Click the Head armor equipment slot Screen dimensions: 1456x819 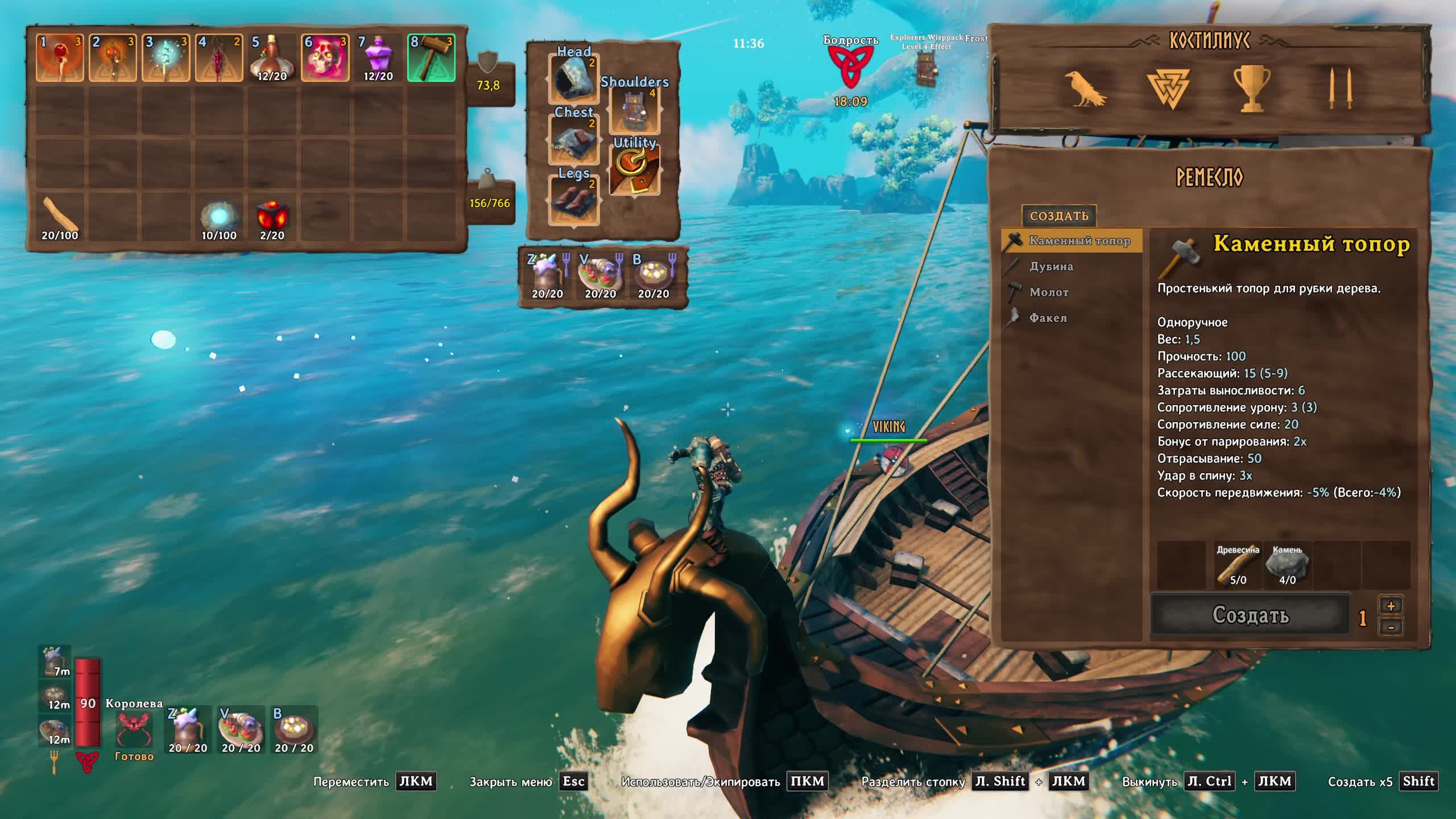coord(573,78)
